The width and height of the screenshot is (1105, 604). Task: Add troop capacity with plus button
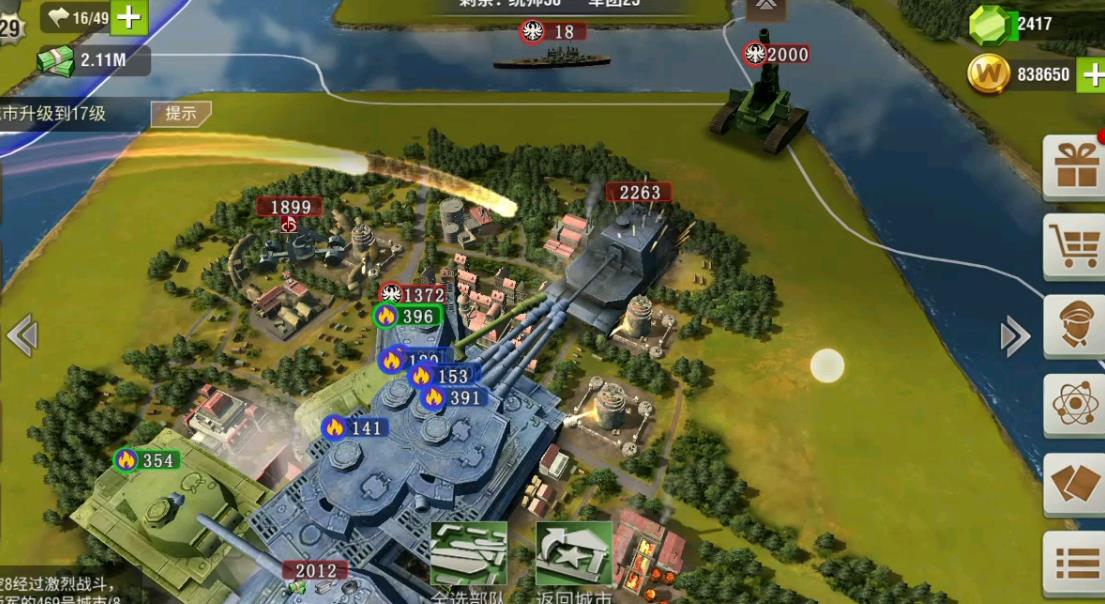130,17
